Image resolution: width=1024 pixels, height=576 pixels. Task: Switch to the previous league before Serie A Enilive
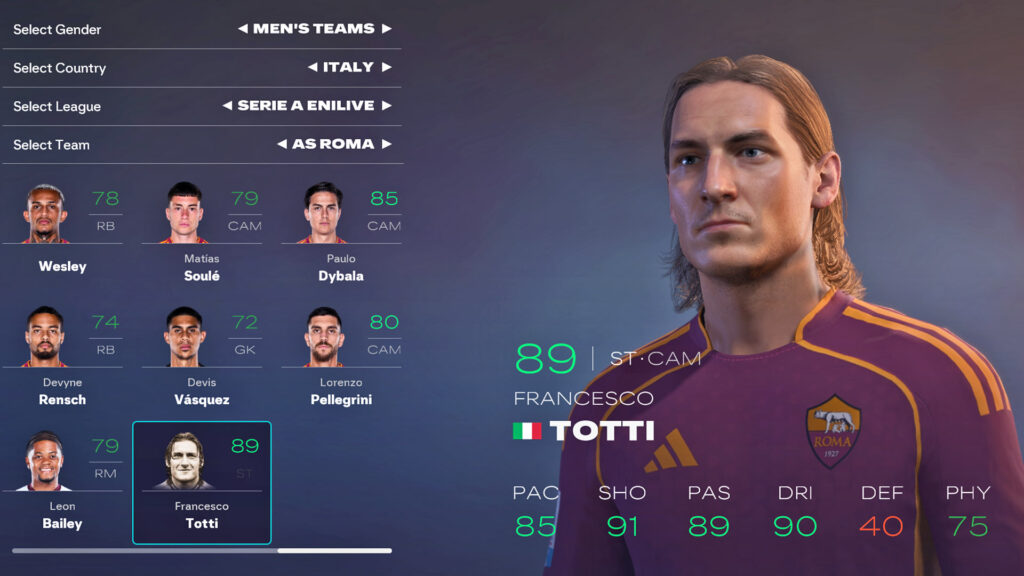pyautogui.click(x=227, y=105)
